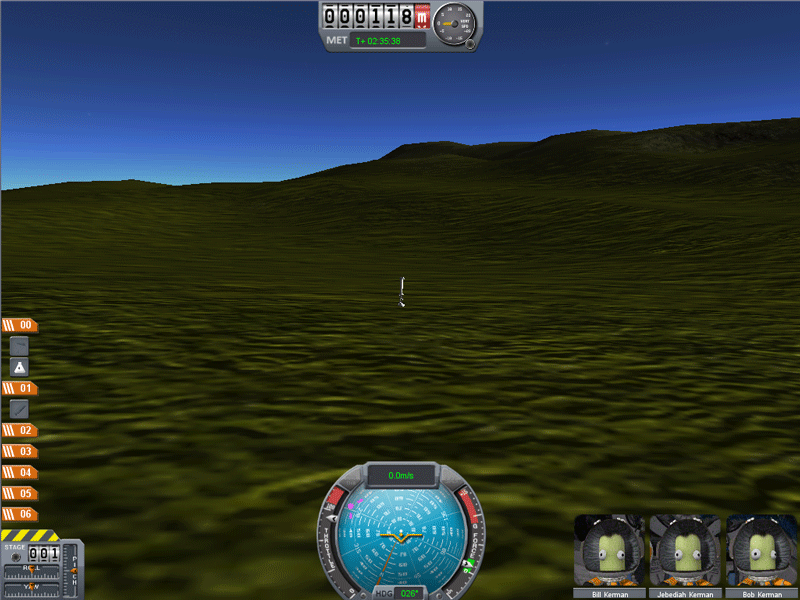
Task: Select the stage 00 tab
Action: pyautogui.click(x=20, y=325)
